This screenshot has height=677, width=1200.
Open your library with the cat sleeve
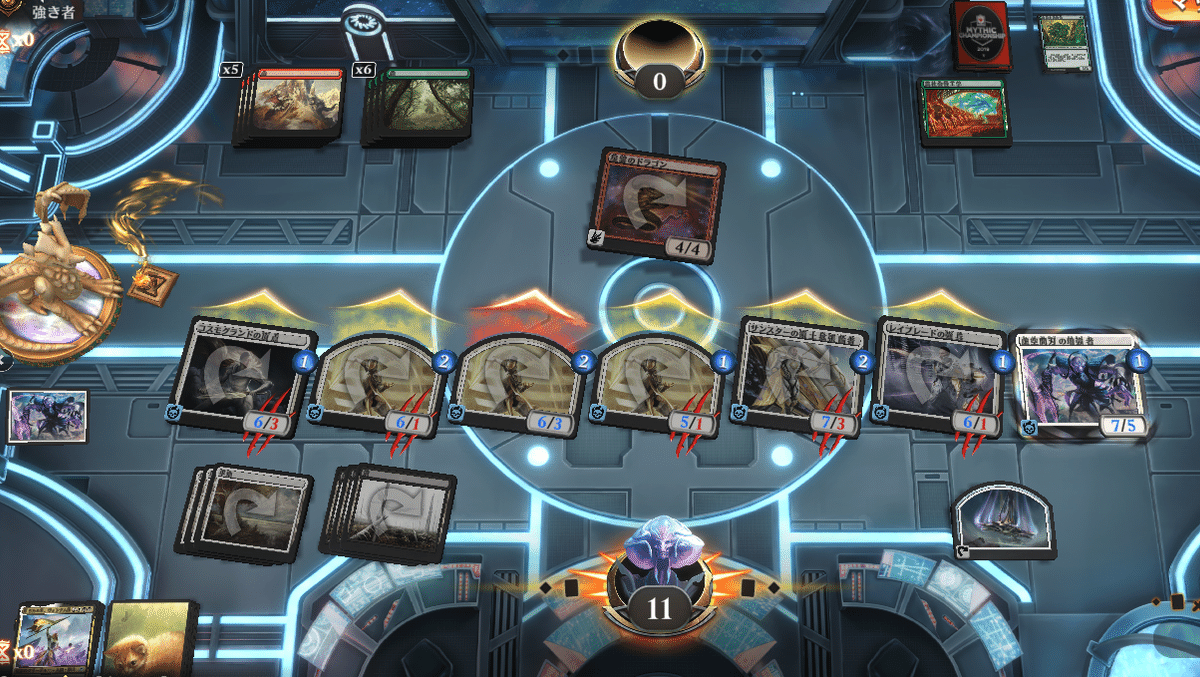(x=150, y=640)
